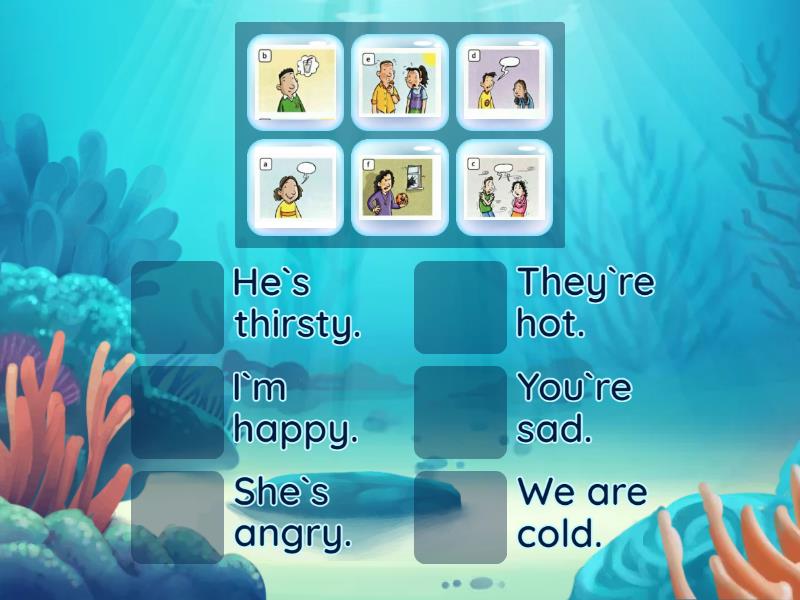
Task: Pick the answer slot beside "We are cold."
Action: click(460, 517)
